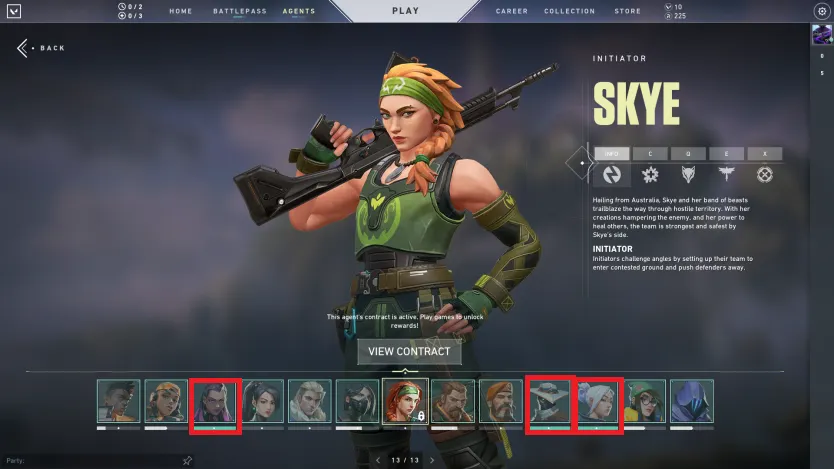
Task: Select Brimstone's portrait with the orange beret
Action: pyautogui.click(x=501, y=402)
